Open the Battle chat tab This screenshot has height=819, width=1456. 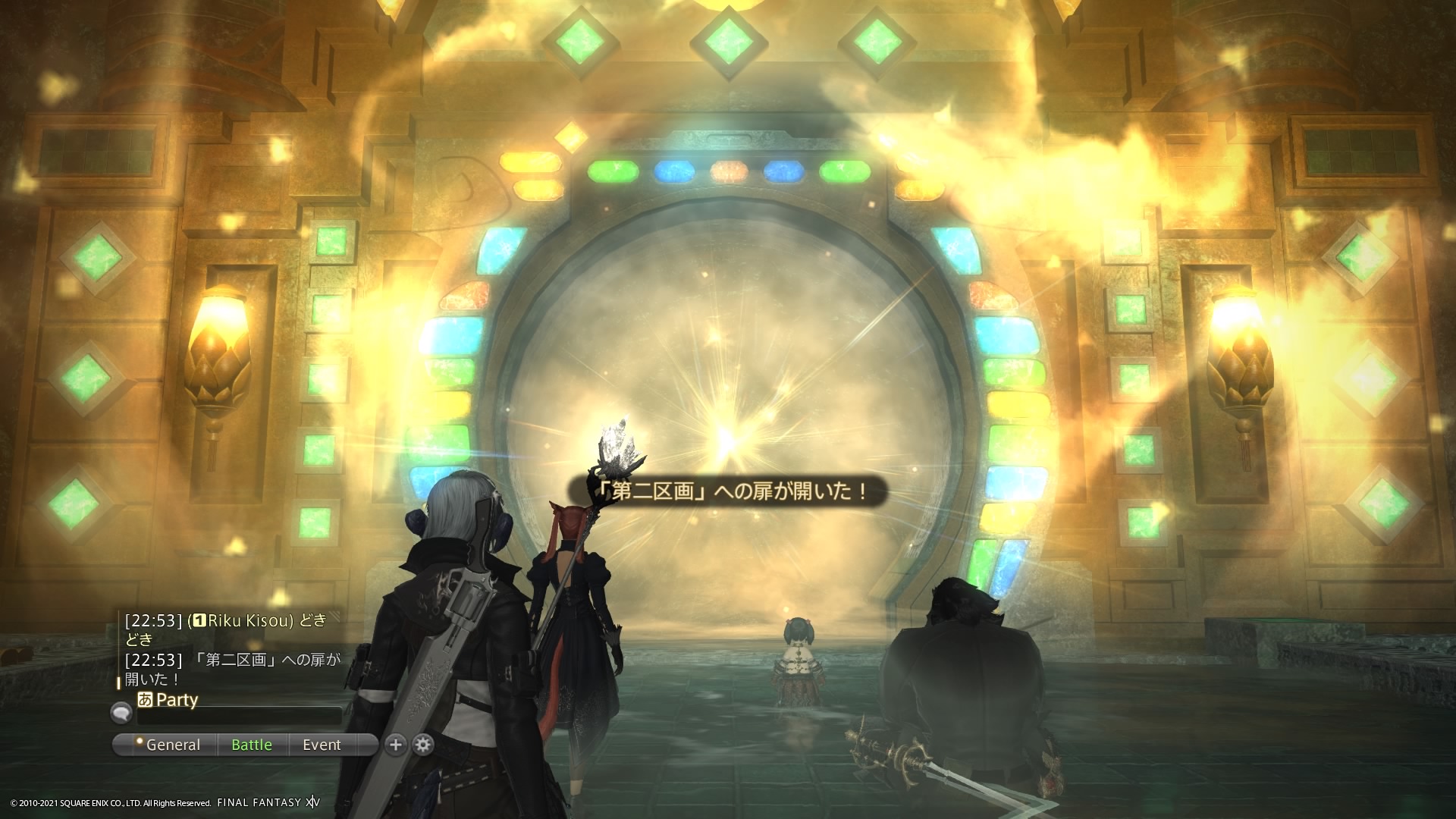252,745
